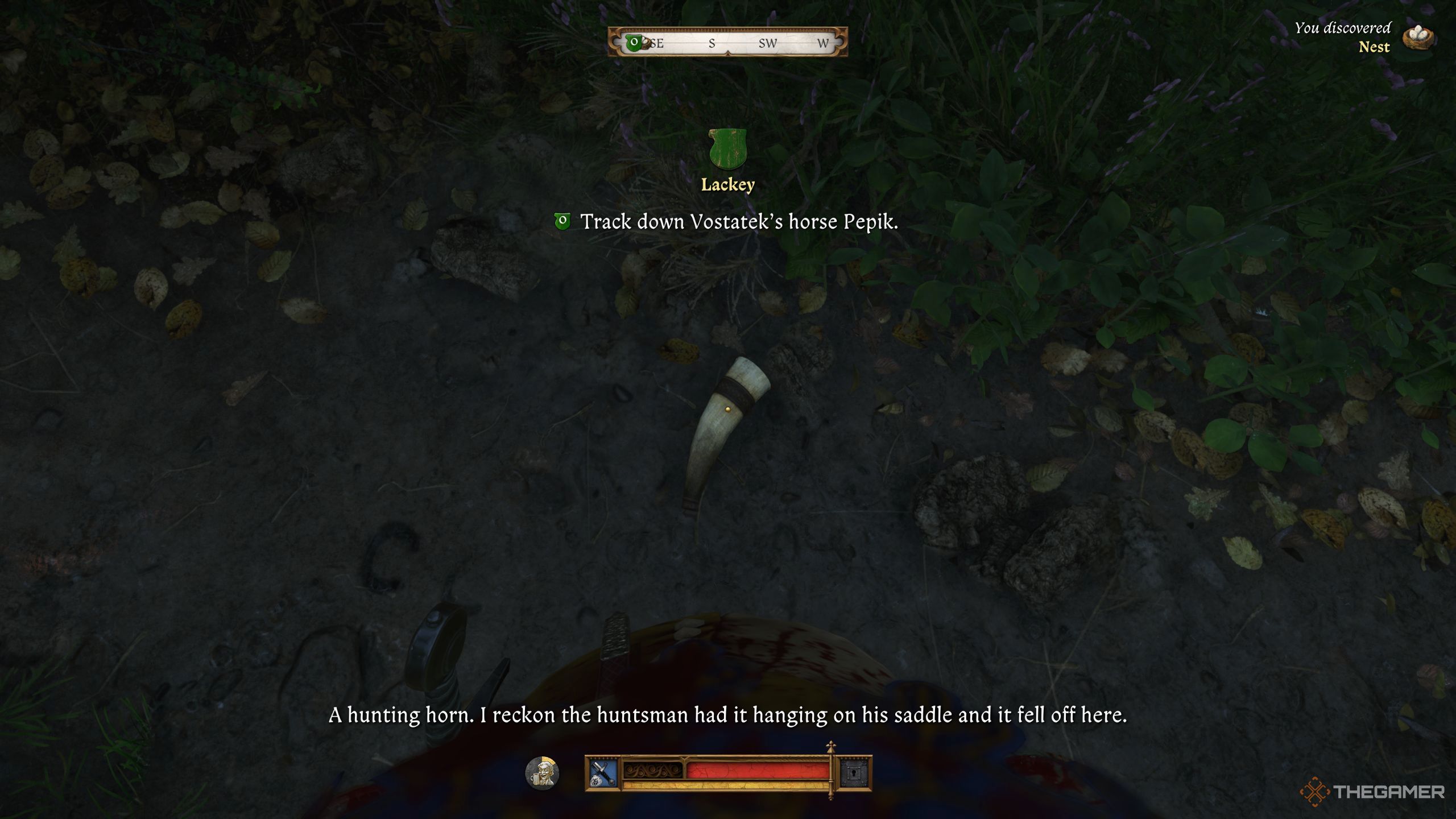Open the Nest discovery notification icon

point(1418,38)
